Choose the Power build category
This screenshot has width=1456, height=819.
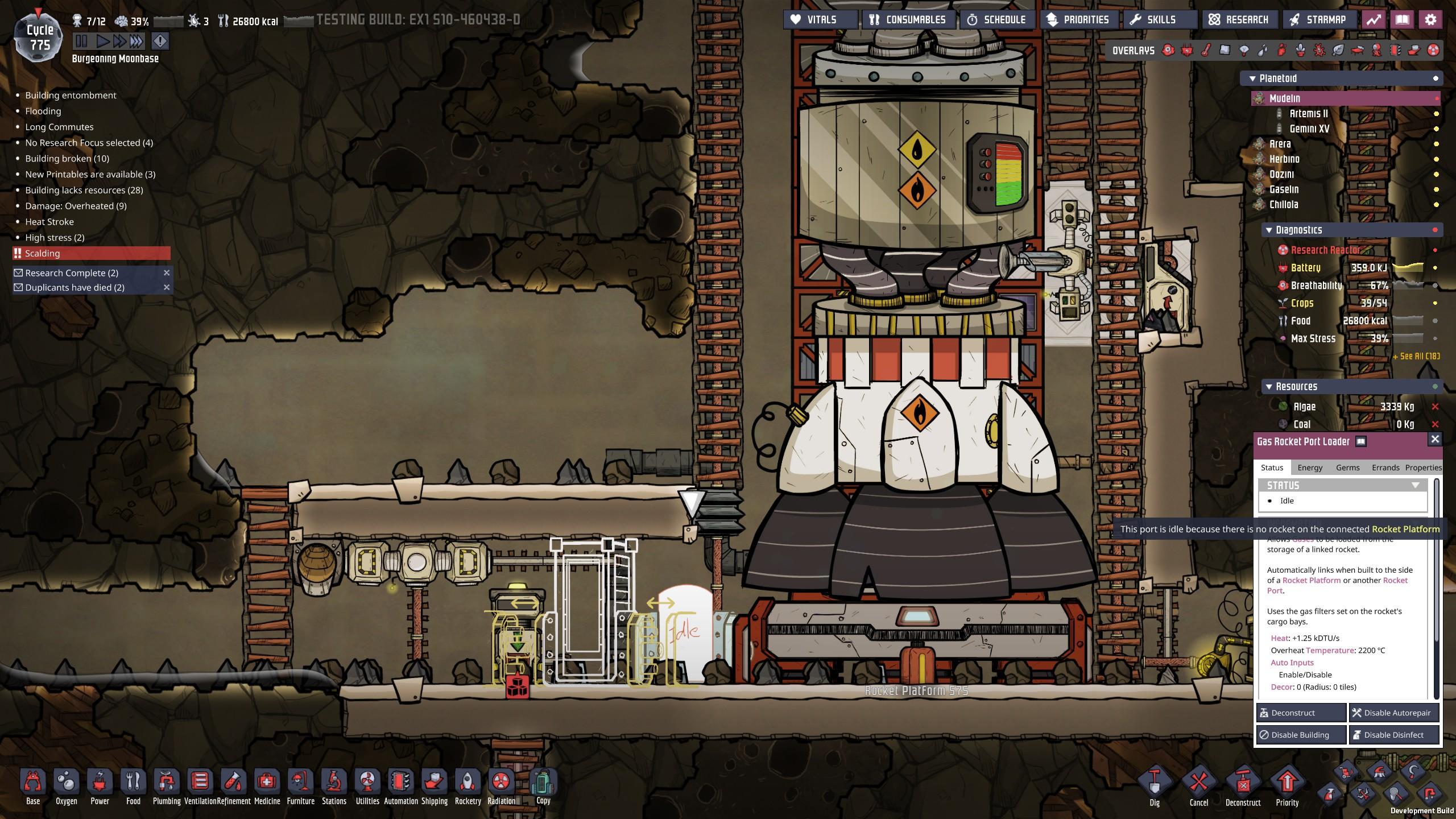click(x=100, y=786)
